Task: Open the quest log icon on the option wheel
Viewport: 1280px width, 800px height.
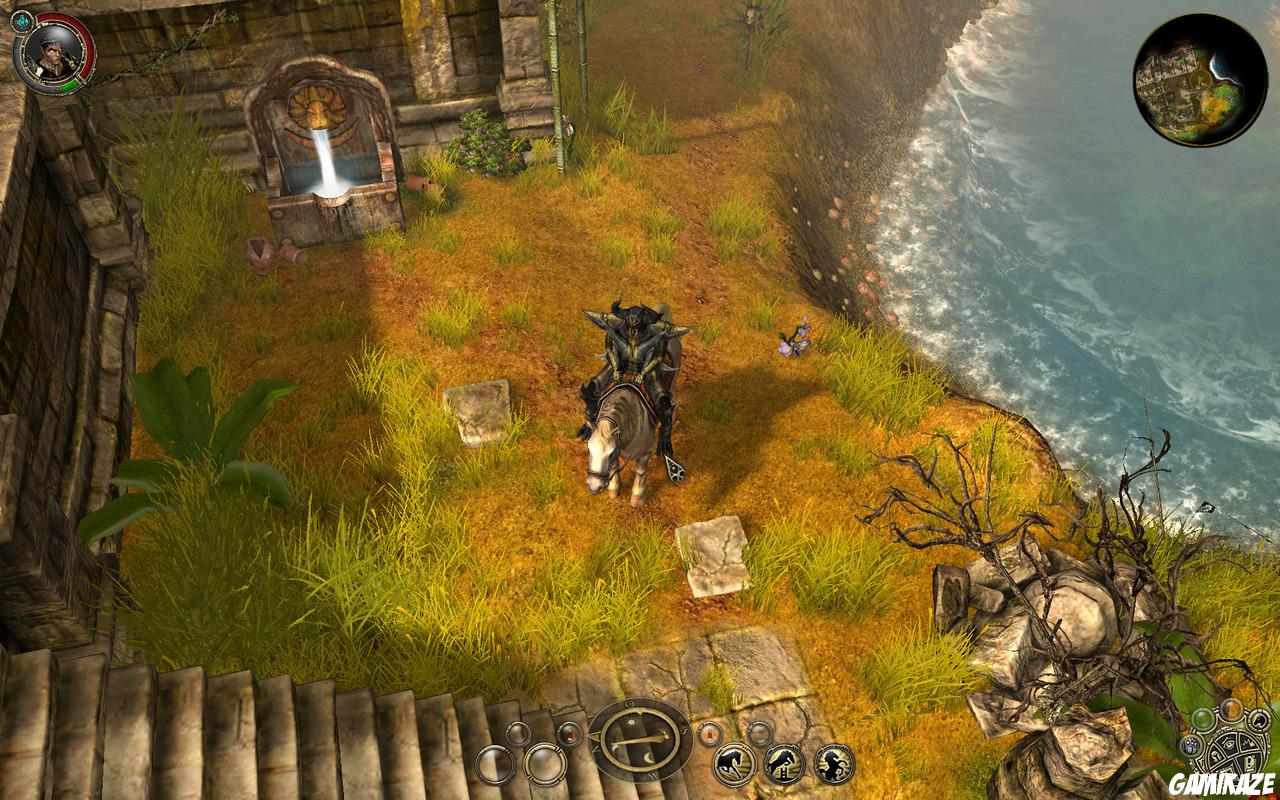Action: (x=1250, y=763)
